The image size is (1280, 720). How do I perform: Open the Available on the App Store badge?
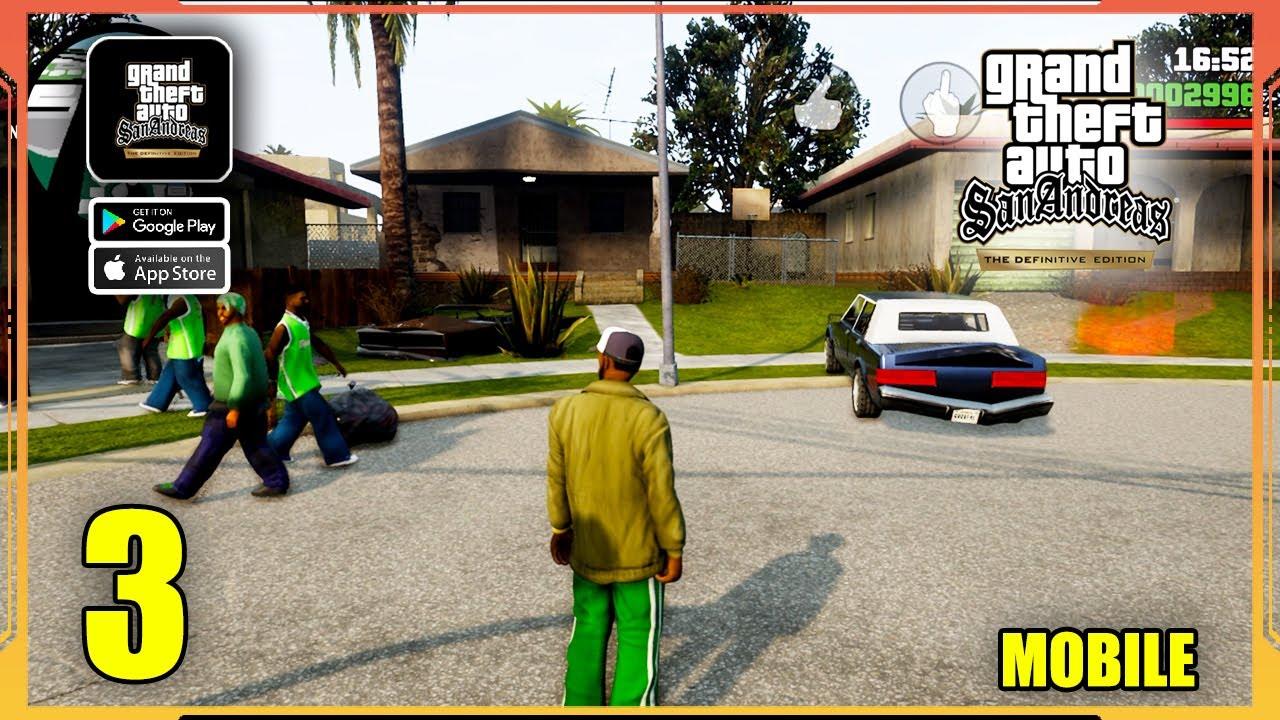[160, 268]
